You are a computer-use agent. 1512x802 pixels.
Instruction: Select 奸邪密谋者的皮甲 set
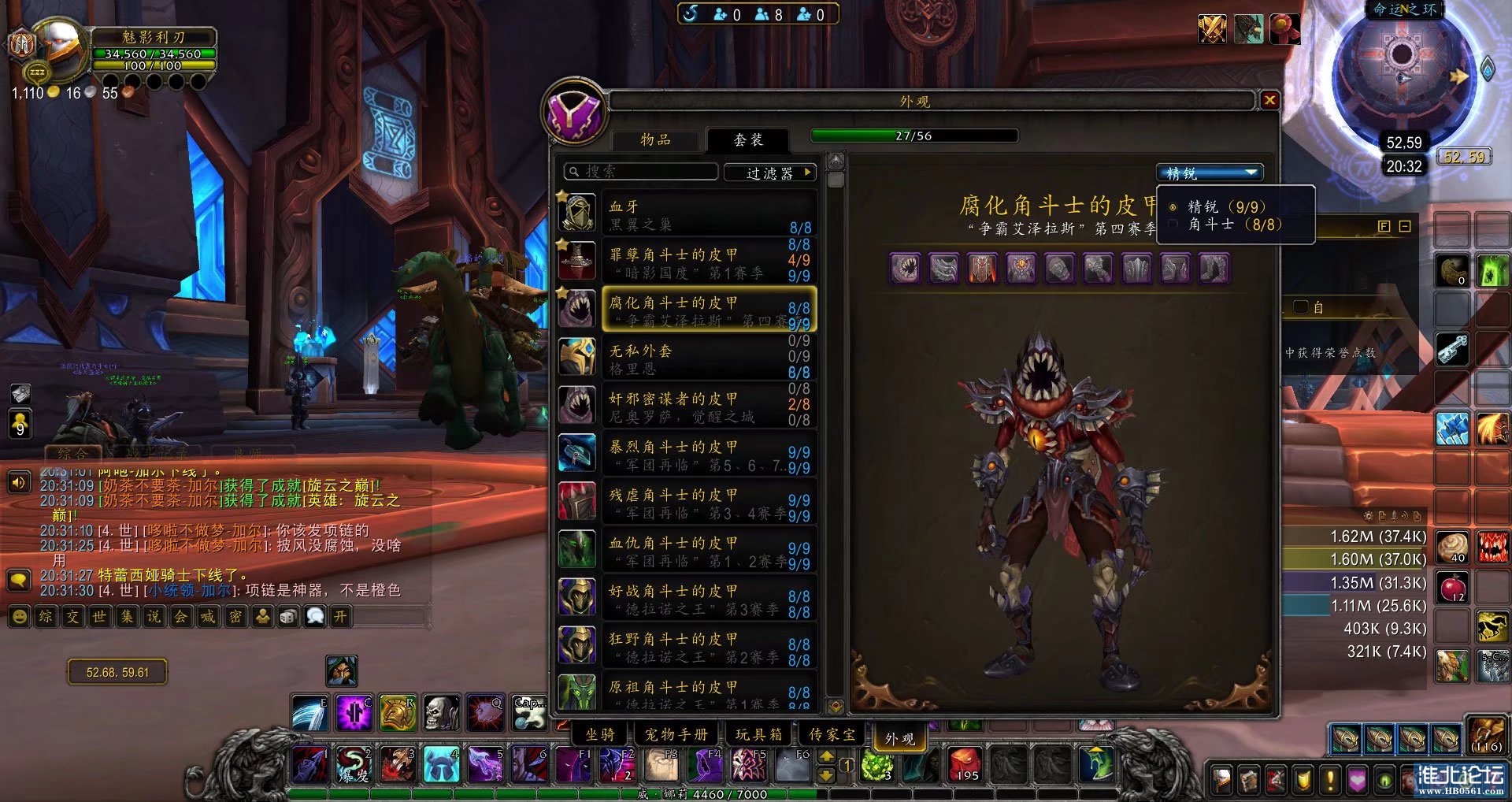685,406
